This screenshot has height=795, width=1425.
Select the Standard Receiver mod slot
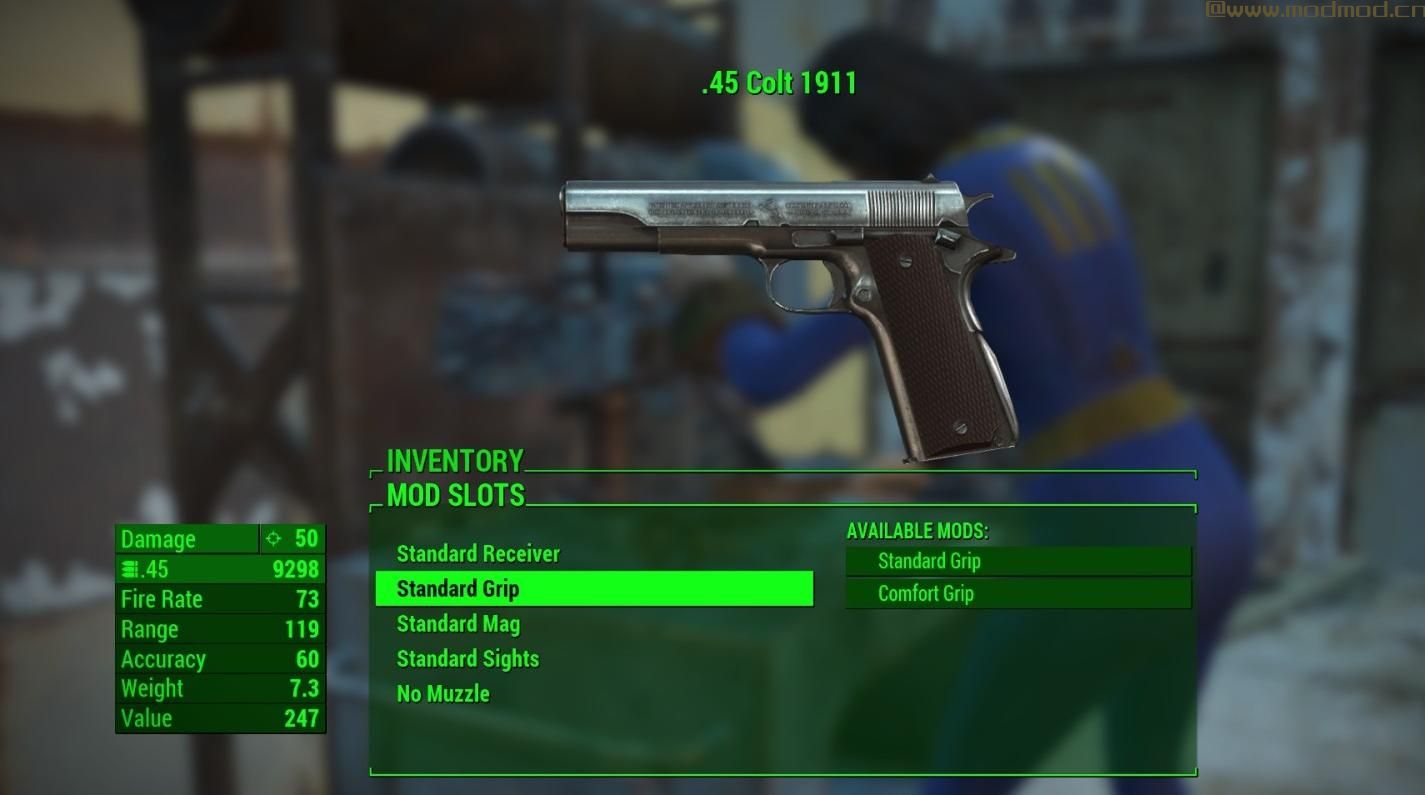478,554
